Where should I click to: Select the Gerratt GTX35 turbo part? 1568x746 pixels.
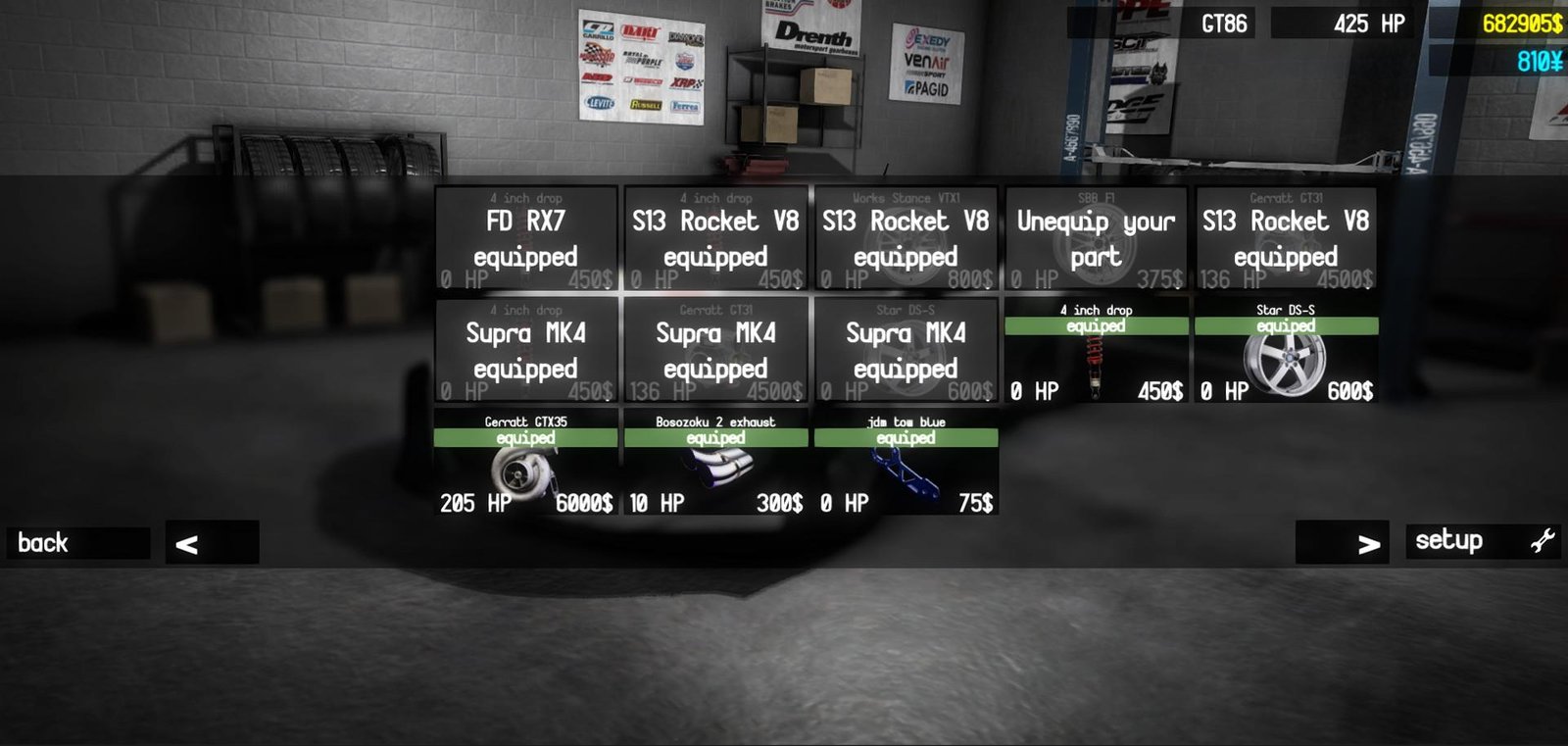[526, 463]
